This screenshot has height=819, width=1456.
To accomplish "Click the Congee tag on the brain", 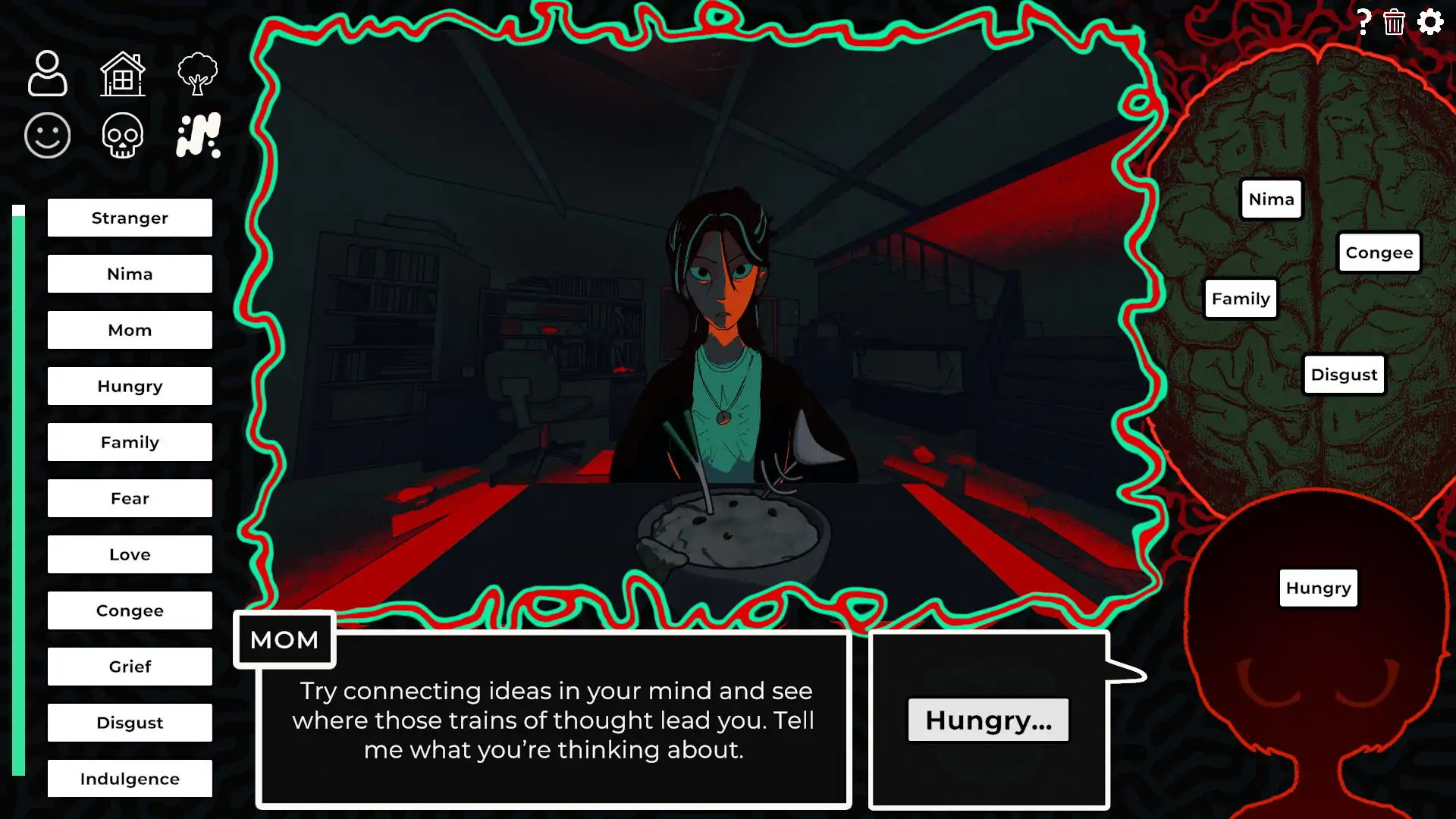I will click(x=1379, y=253).
